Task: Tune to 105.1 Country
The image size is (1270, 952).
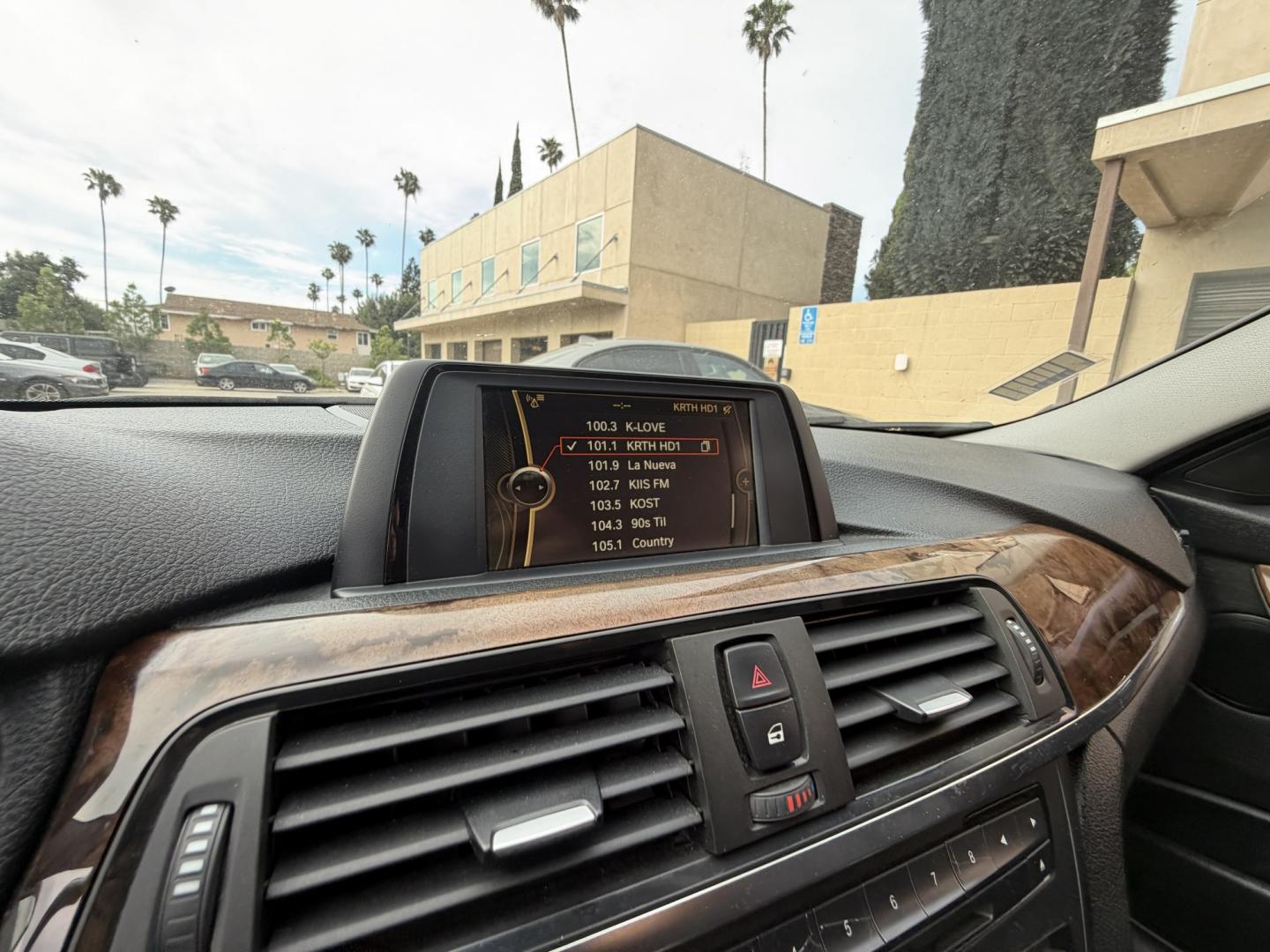Action: [x=631, y=543]
